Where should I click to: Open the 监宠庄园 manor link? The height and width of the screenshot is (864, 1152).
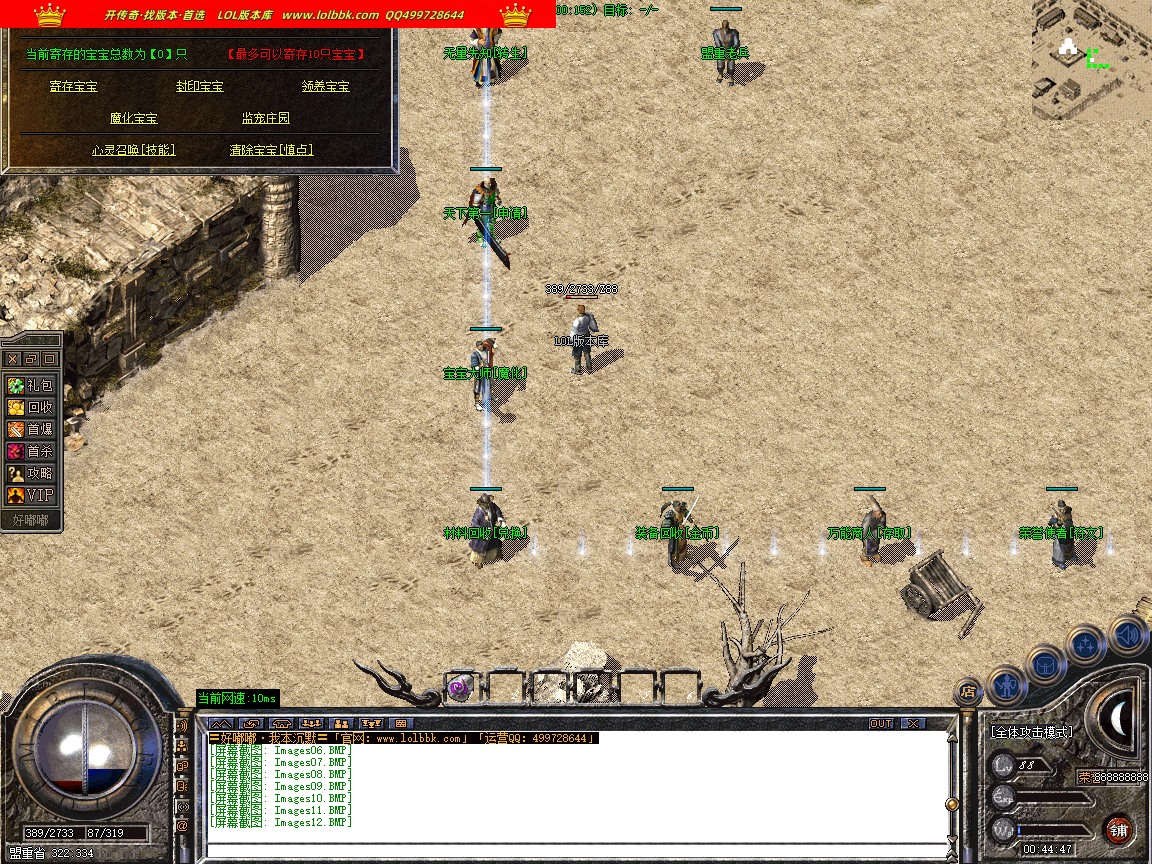pos(266,119)
